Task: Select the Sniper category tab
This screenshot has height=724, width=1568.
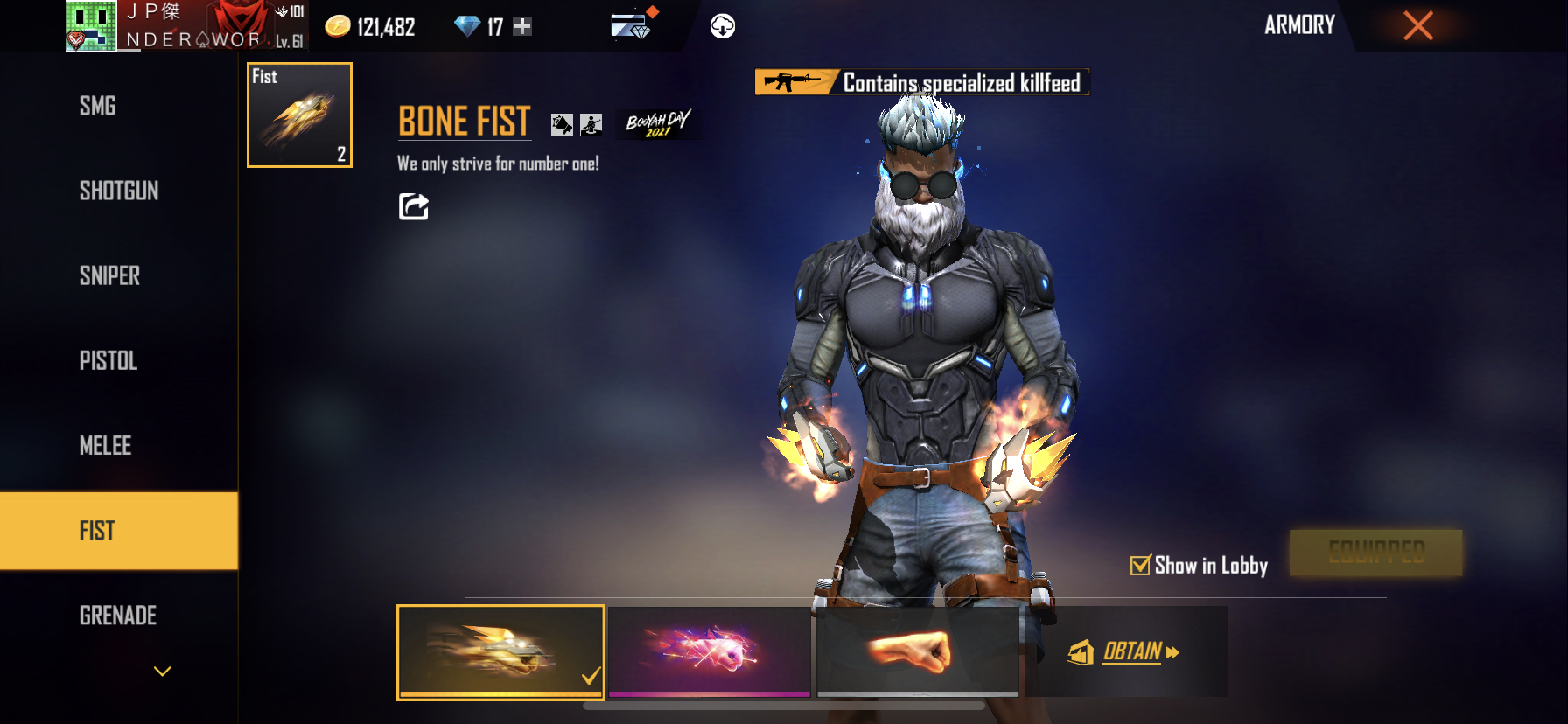Action: (x=109, y=276)
